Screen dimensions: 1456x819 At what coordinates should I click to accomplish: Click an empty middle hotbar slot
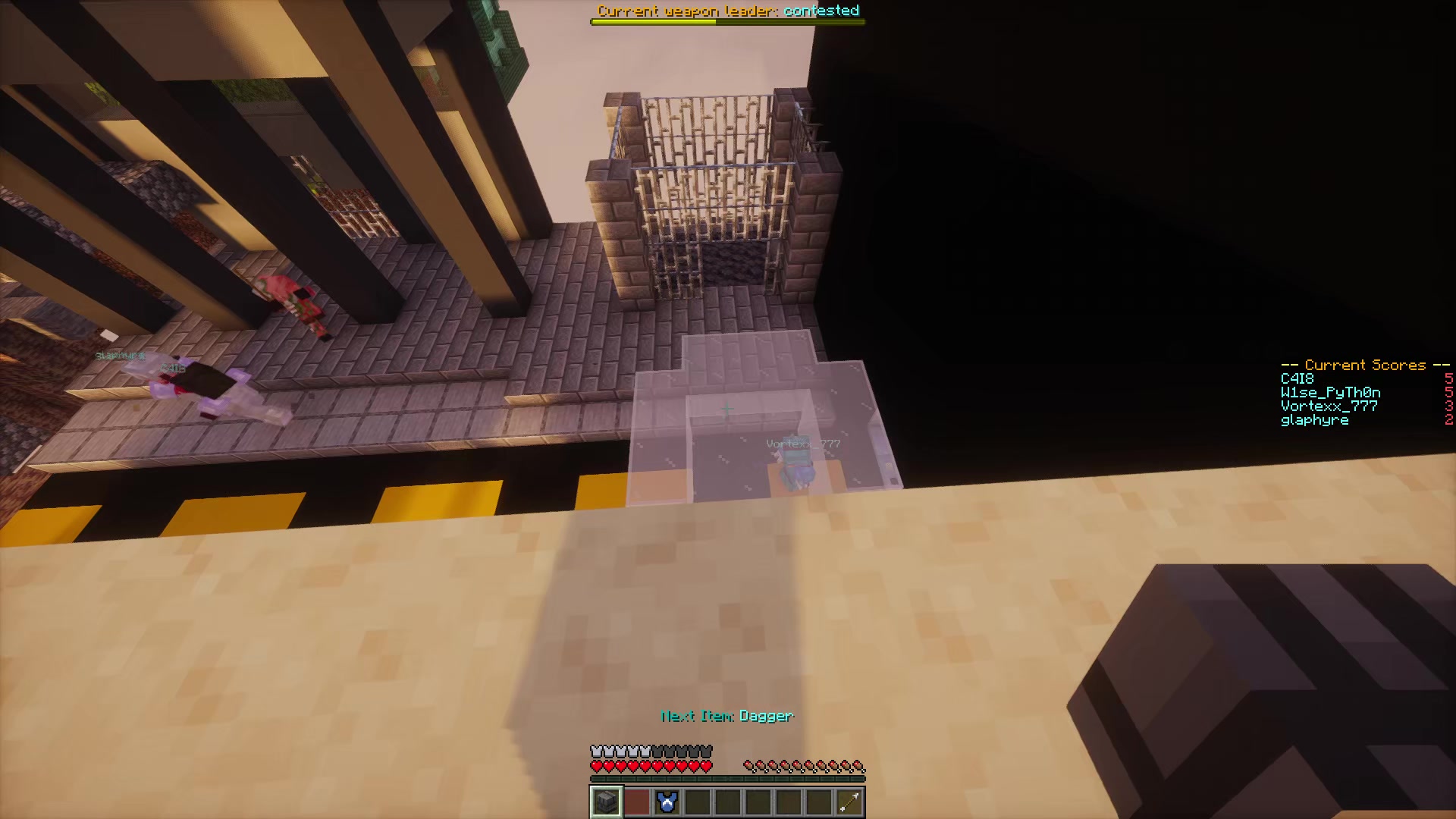pyautogui.click(x=728, y=802)
